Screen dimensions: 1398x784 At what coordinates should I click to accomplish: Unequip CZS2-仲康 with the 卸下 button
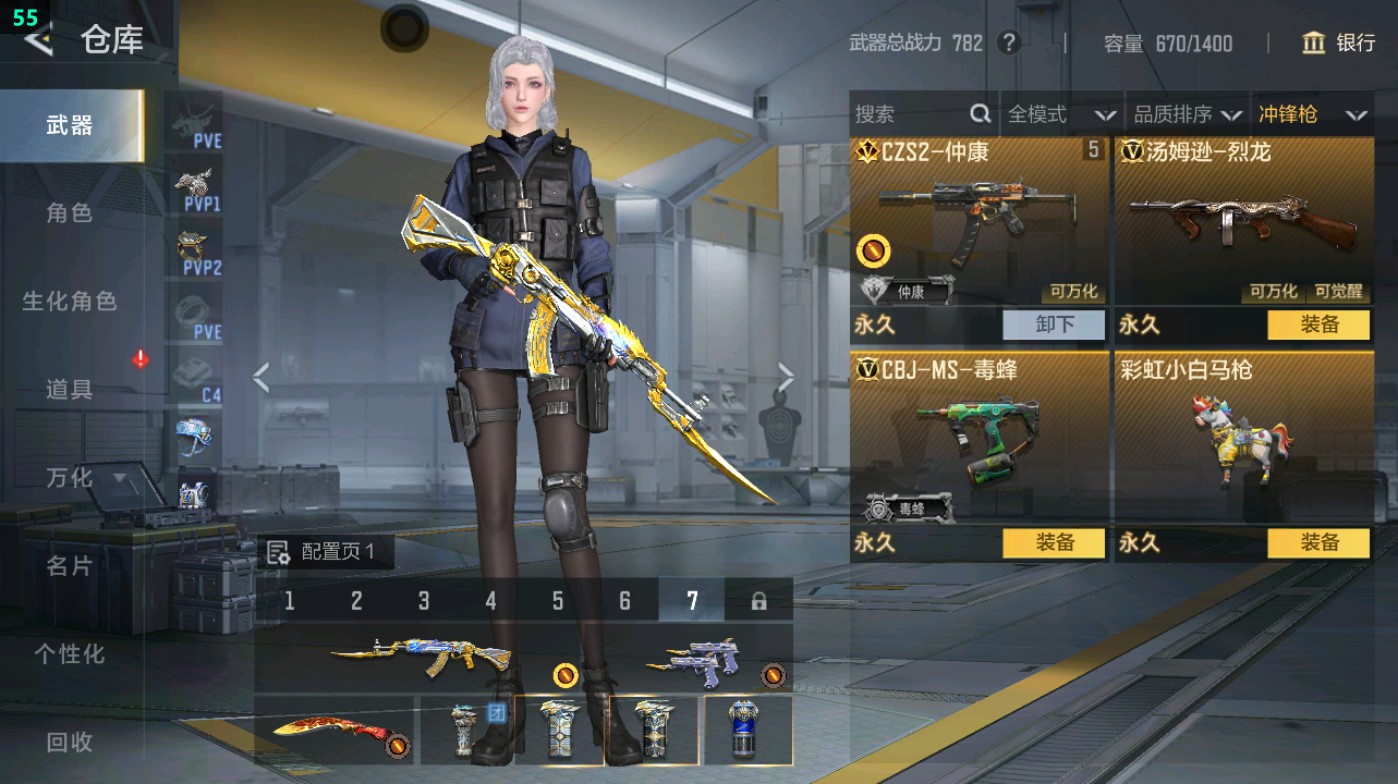1054,325
